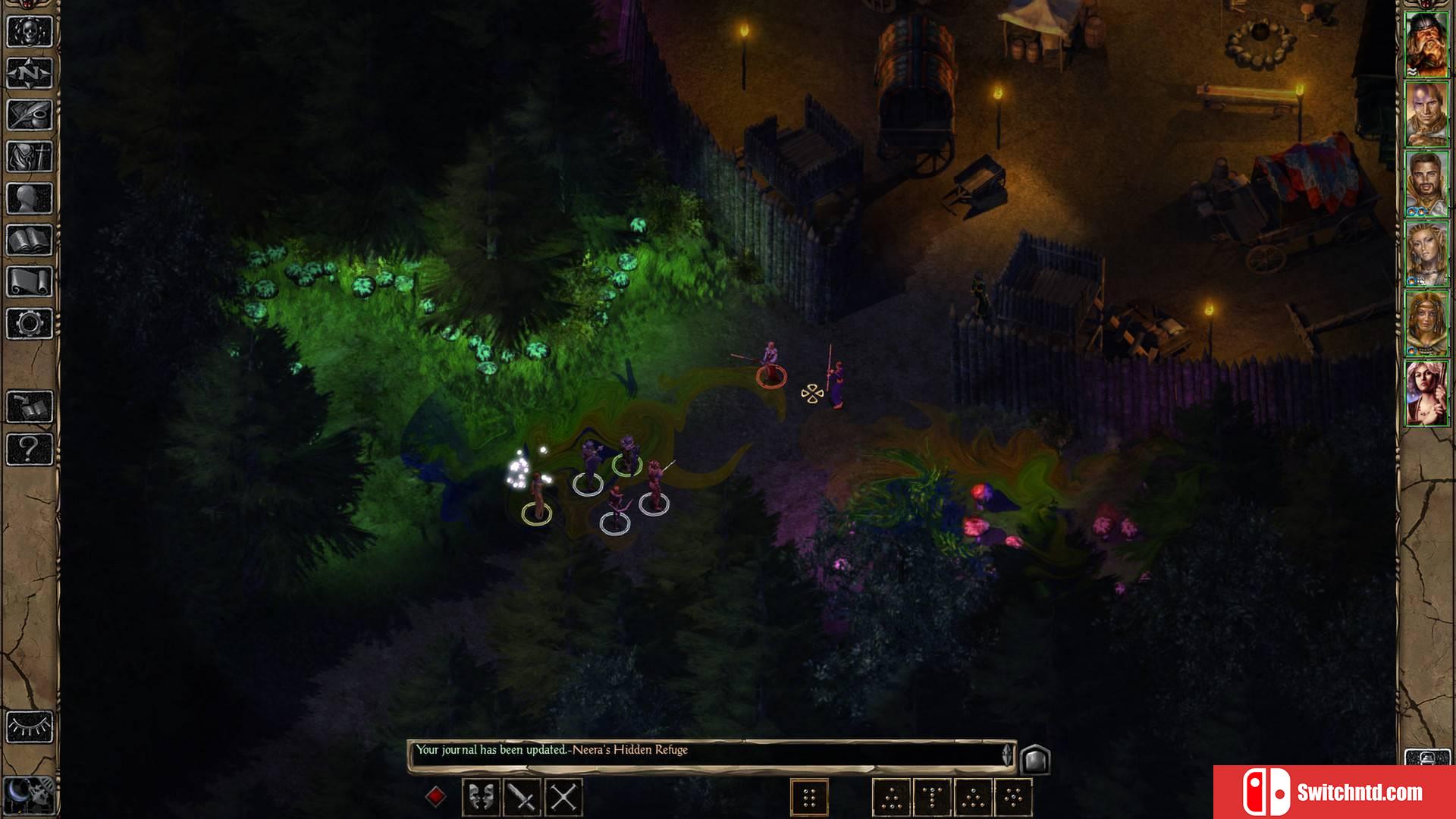Open the inventory screen with the armor icon
1456x819 pixels.
pos(30,157)
